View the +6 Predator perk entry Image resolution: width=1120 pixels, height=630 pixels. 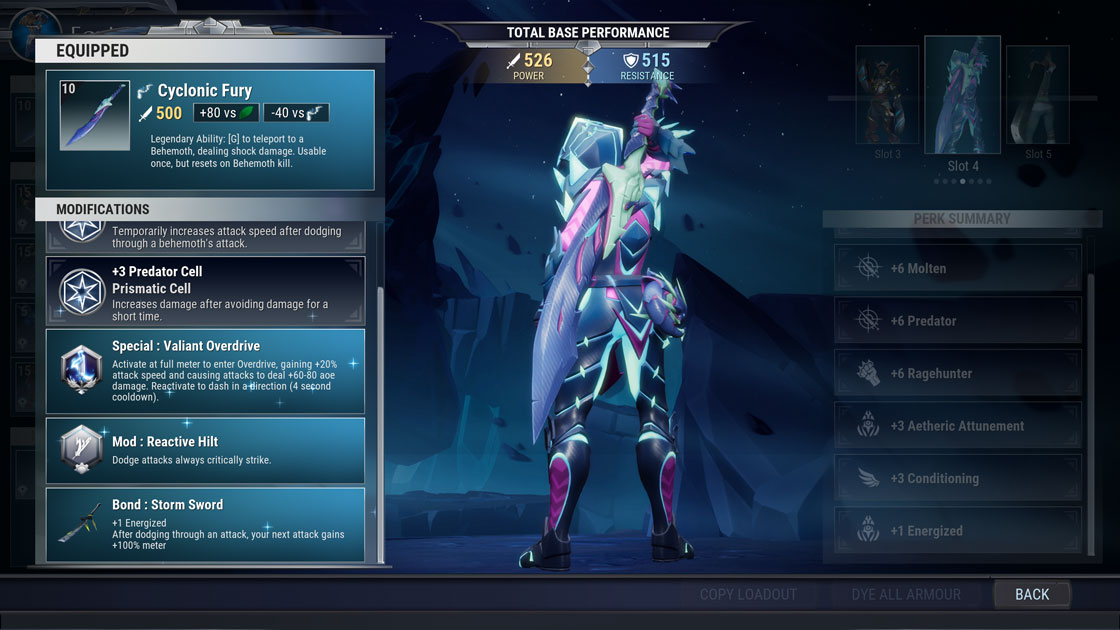pyautogui.click(x=957, y=321)
